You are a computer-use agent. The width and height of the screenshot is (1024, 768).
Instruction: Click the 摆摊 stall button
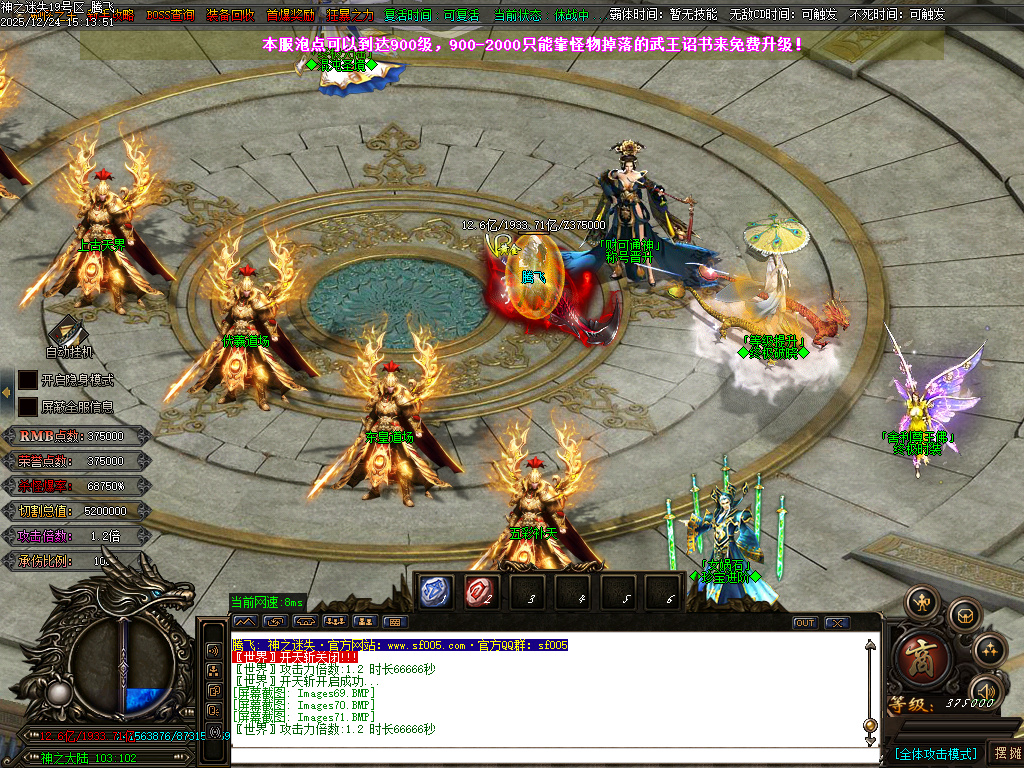(1005, 753)
